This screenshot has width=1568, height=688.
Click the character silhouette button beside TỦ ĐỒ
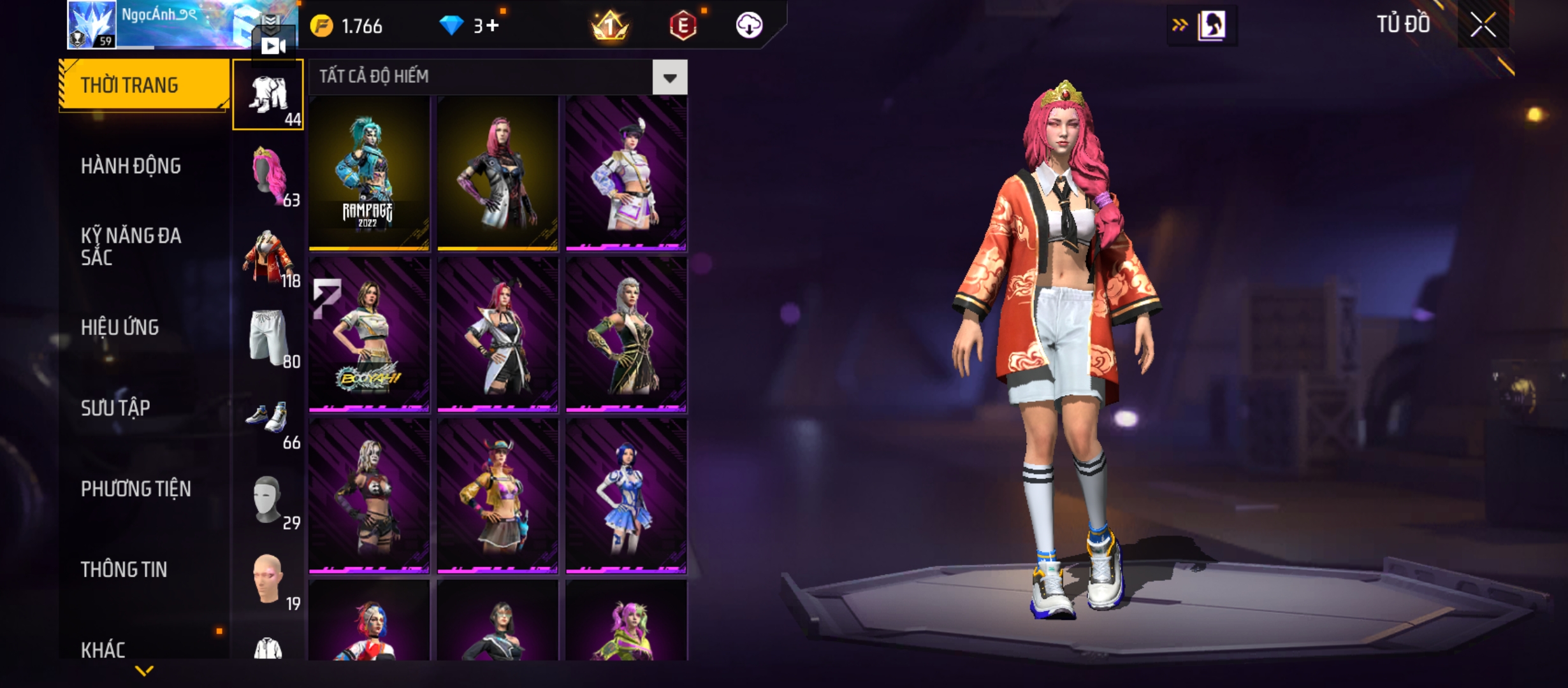pos(1210,25)
